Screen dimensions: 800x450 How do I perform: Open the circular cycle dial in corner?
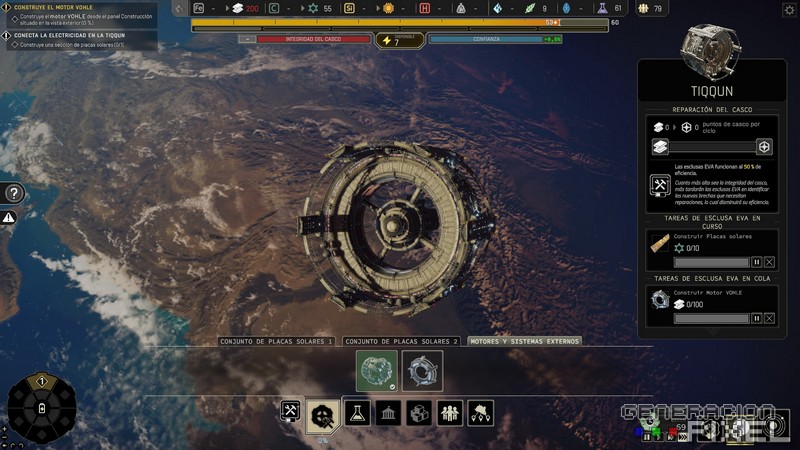tap(41, 408)
